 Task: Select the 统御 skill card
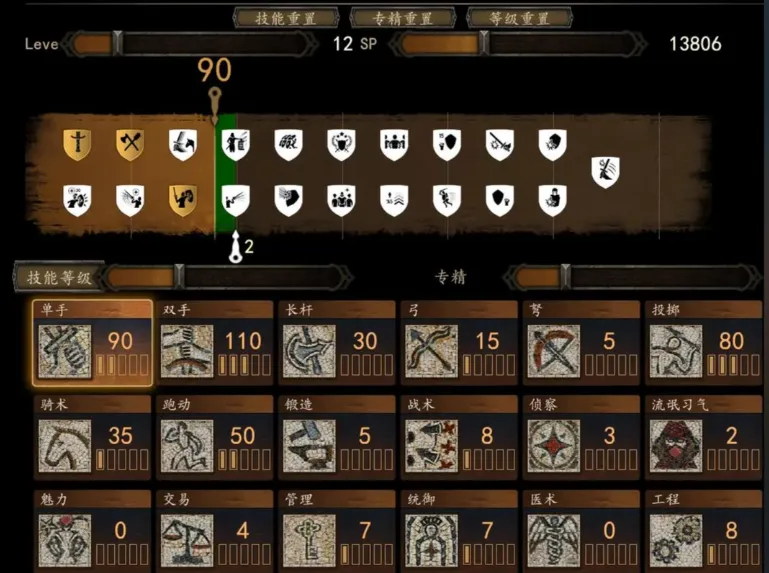[459, 530]
